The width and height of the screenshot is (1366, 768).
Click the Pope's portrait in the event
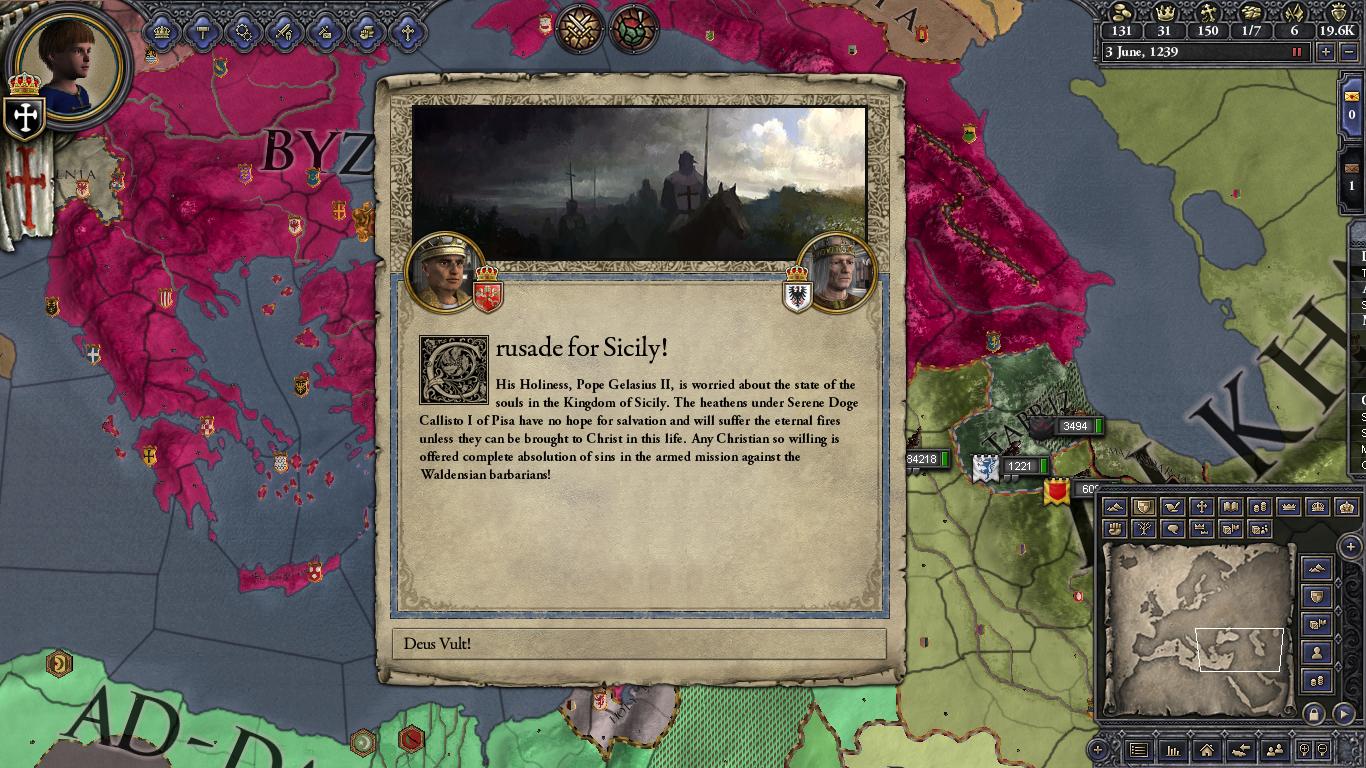(446, 271)
